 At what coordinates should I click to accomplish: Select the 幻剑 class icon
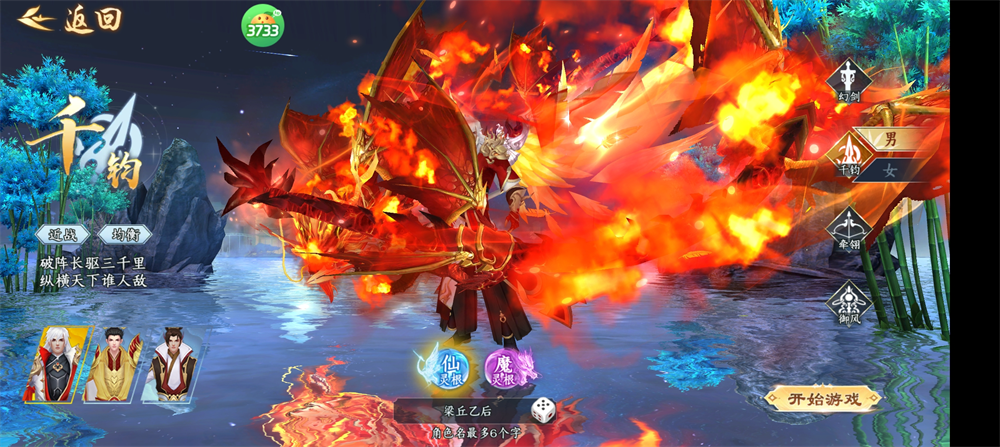click(849, 79)
